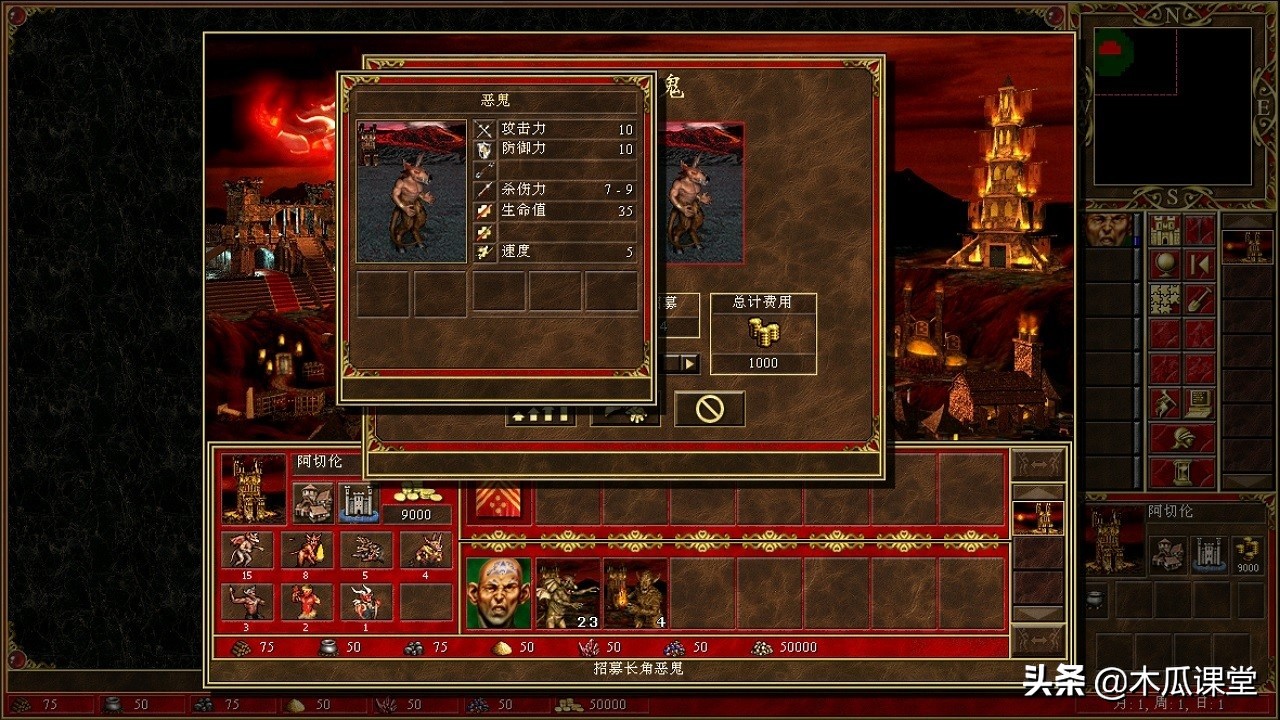Click the animated imp portrait in the stats window
Image resolution: width=1280 pixels, height=720 pixels.
(412, 190)
